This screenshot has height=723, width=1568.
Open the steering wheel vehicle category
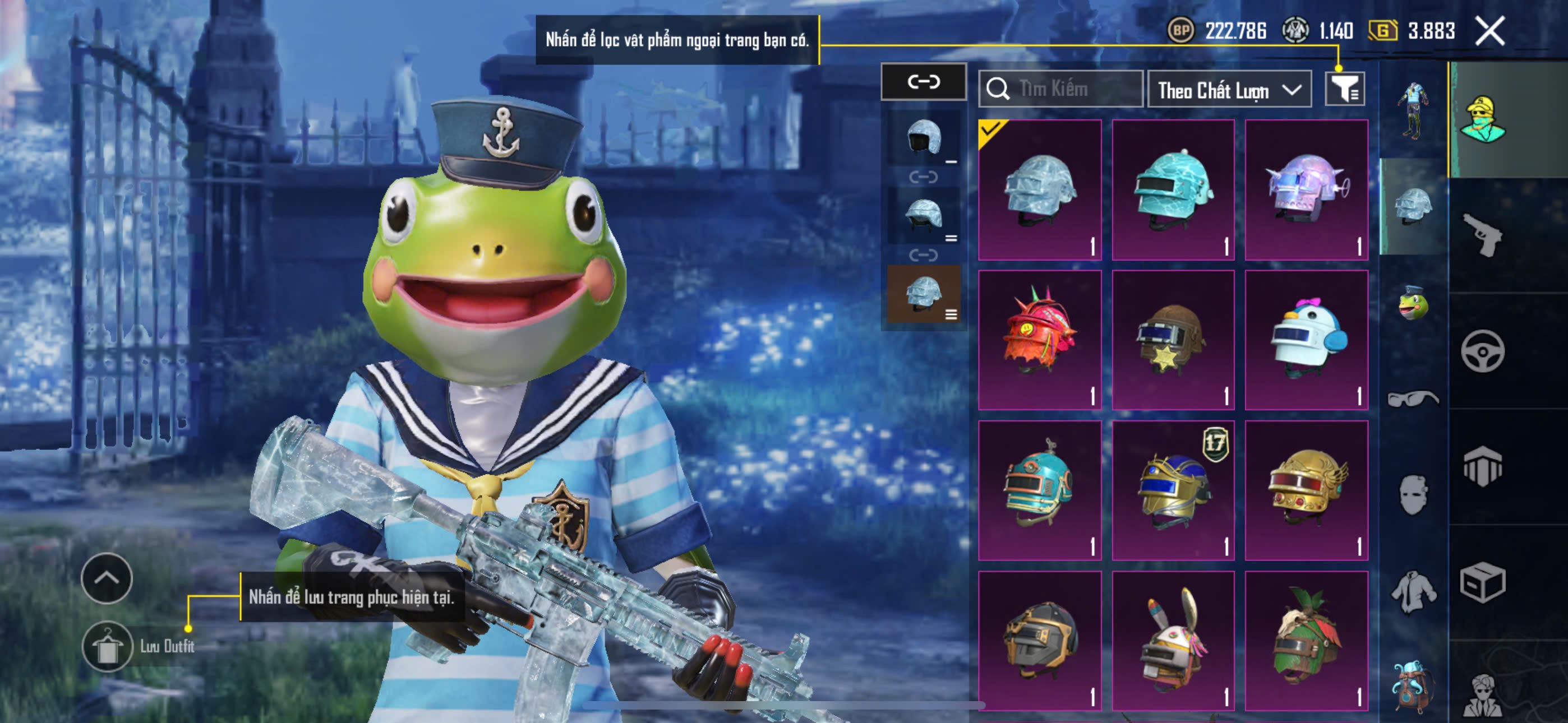coord(1483,351)
